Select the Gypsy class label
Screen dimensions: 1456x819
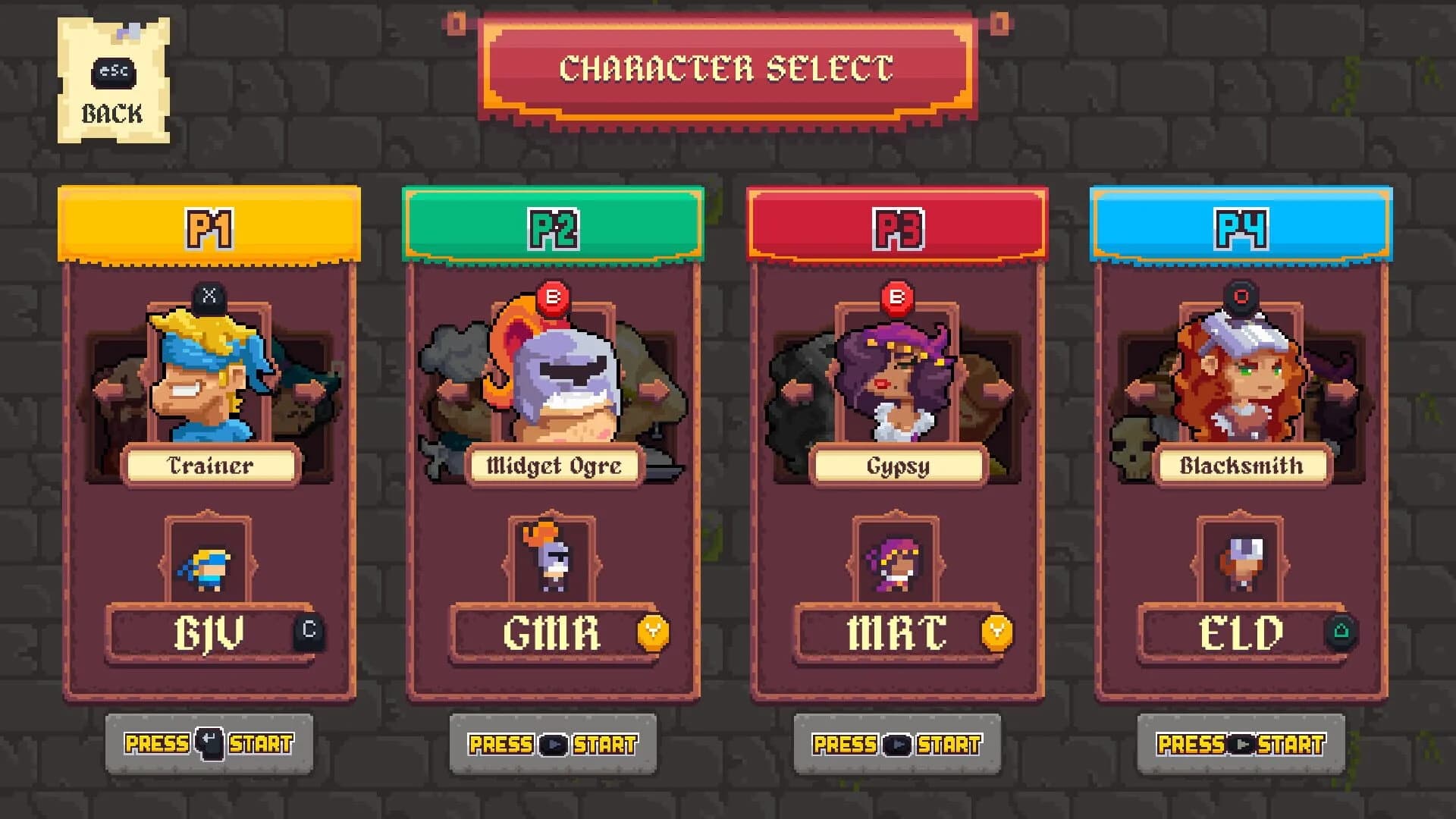tap(897, 466)
